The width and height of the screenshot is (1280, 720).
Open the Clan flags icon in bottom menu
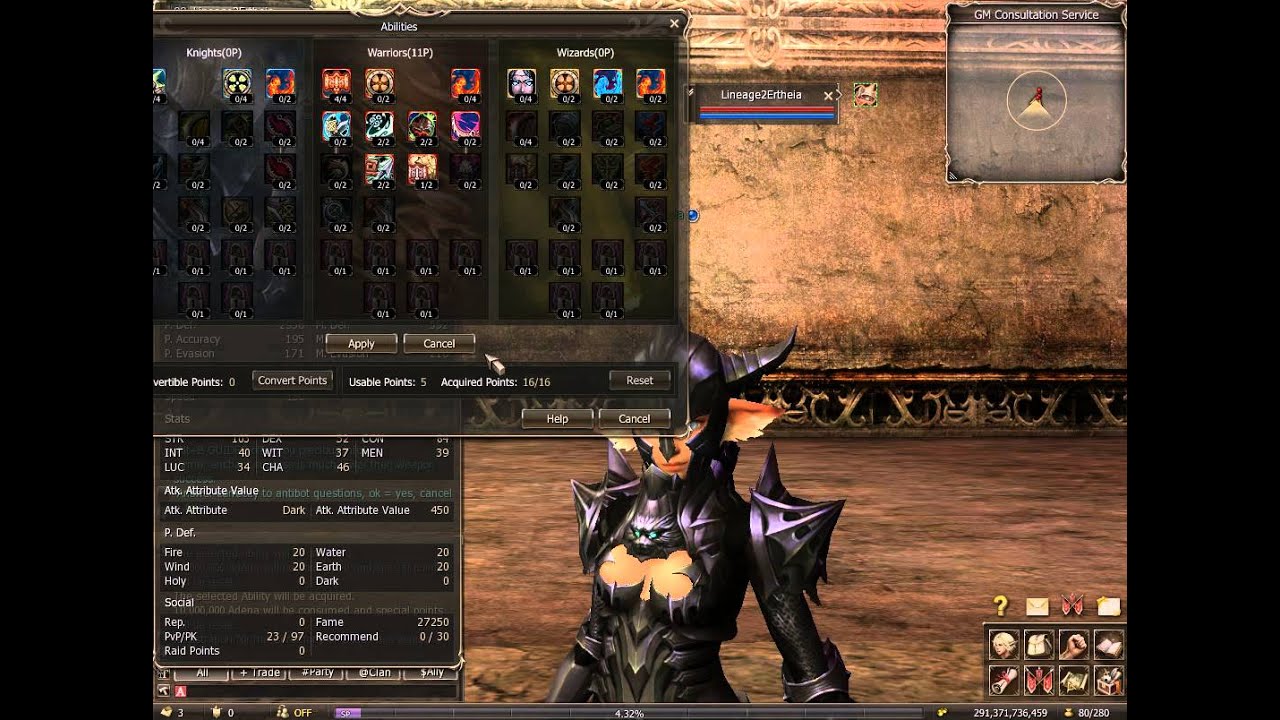click(1040, 681)
